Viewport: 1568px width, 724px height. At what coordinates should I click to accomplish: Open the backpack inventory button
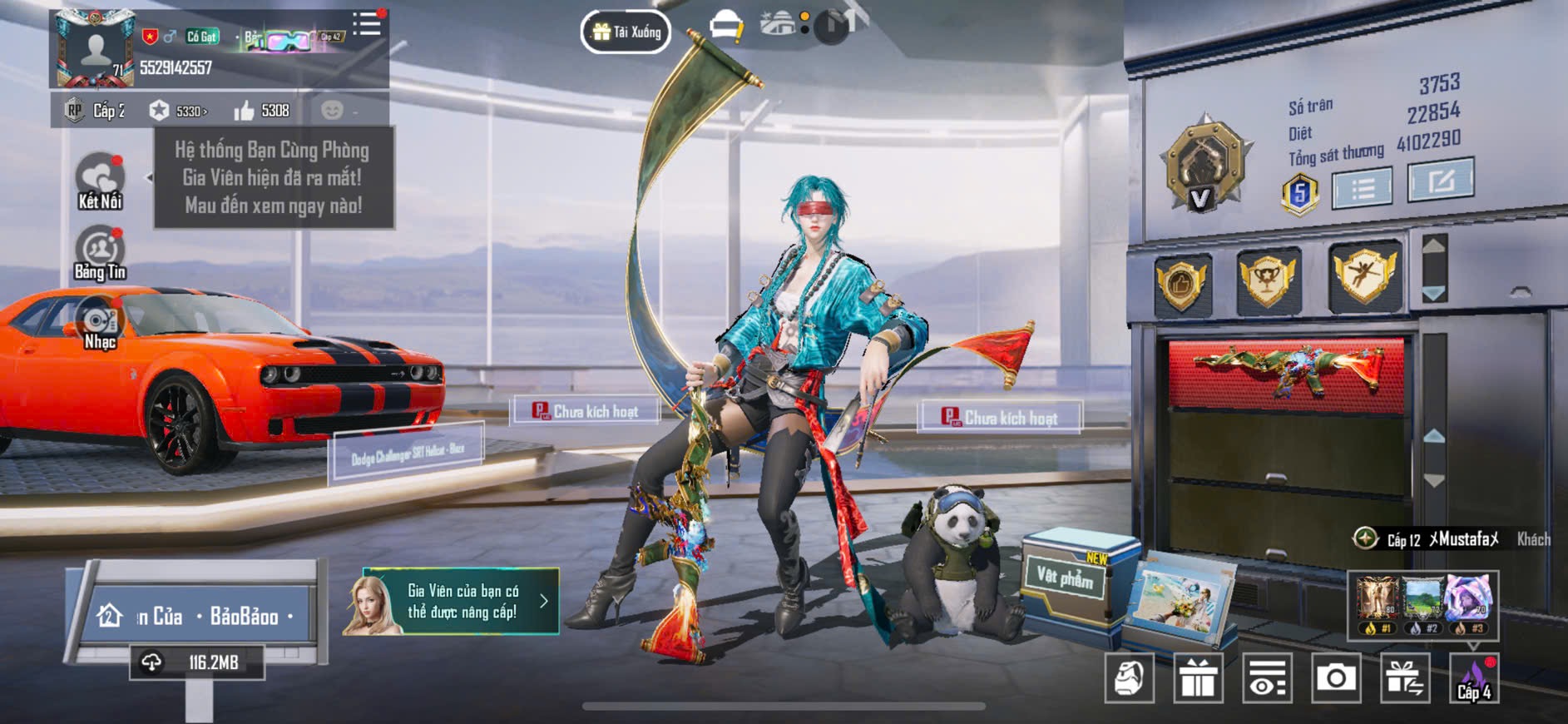(x=1129, y=678)
